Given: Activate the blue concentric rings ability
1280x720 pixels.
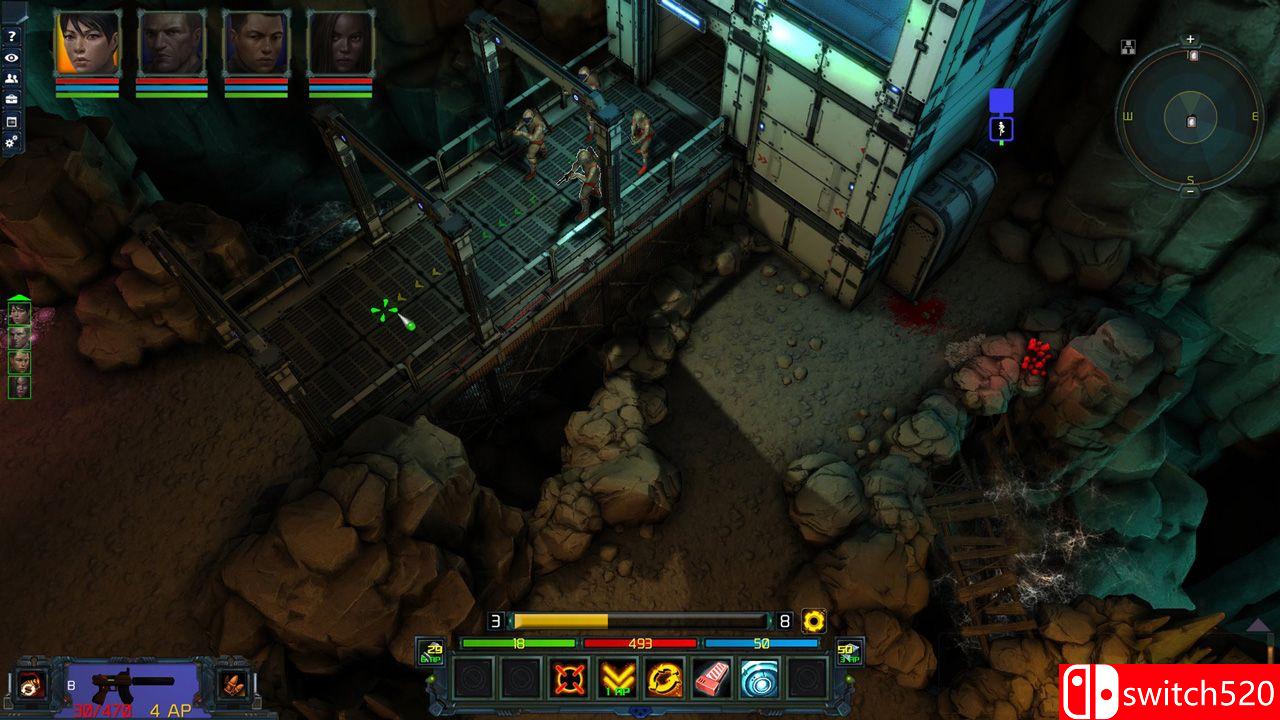Looking at the screenshot, I should [x=759, y=679].
